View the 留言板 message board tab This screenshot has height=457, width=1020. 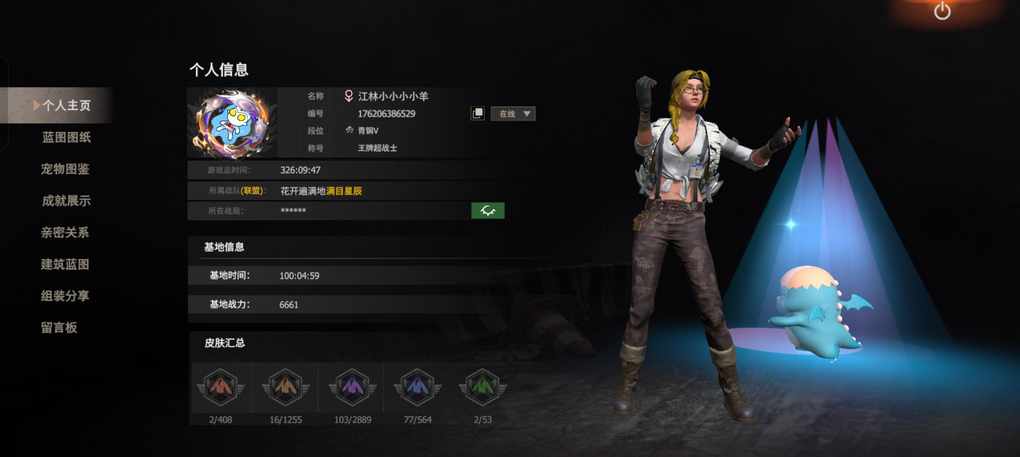click(x=59, y=327)
